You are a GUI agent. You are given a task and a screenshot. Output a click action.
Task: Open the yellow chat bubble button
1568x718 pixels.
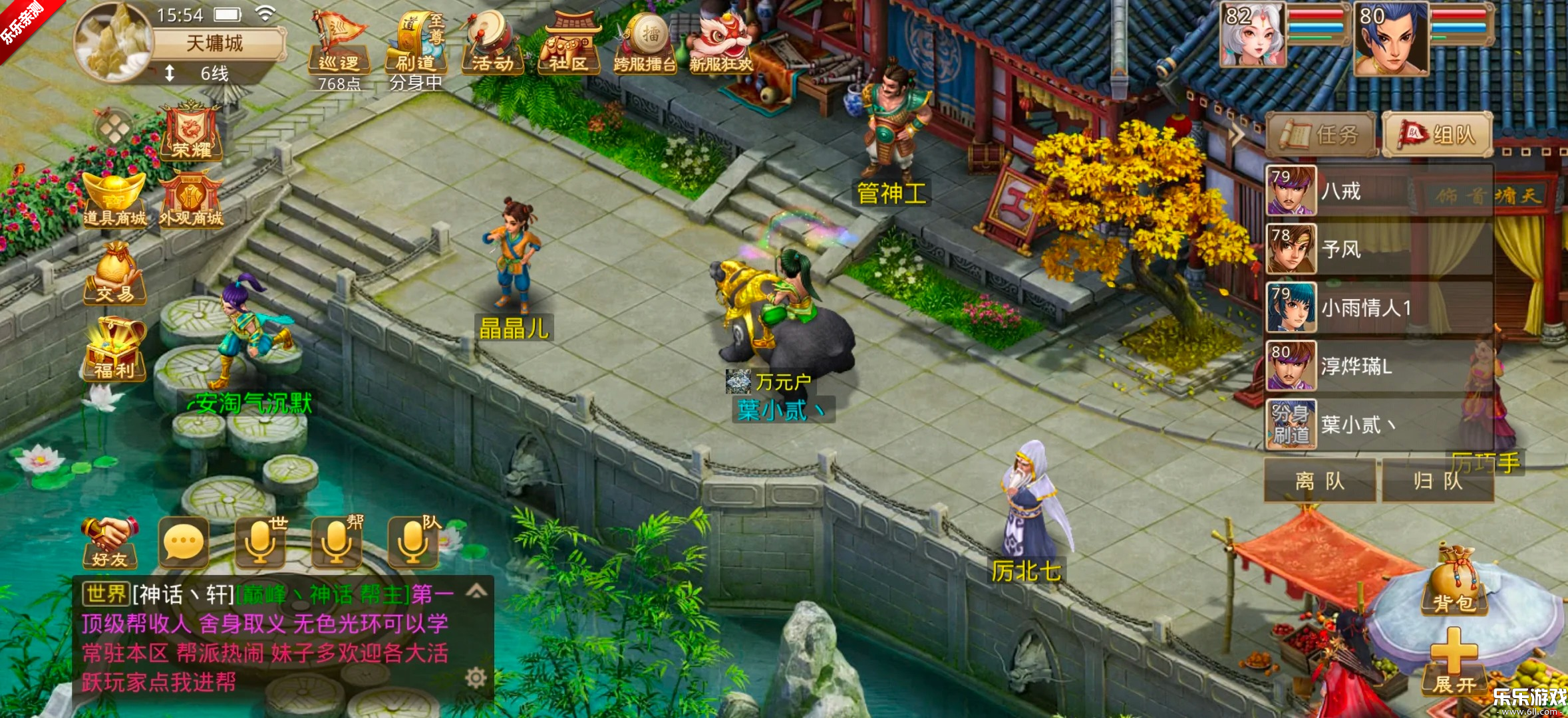(x=184, y=542)
